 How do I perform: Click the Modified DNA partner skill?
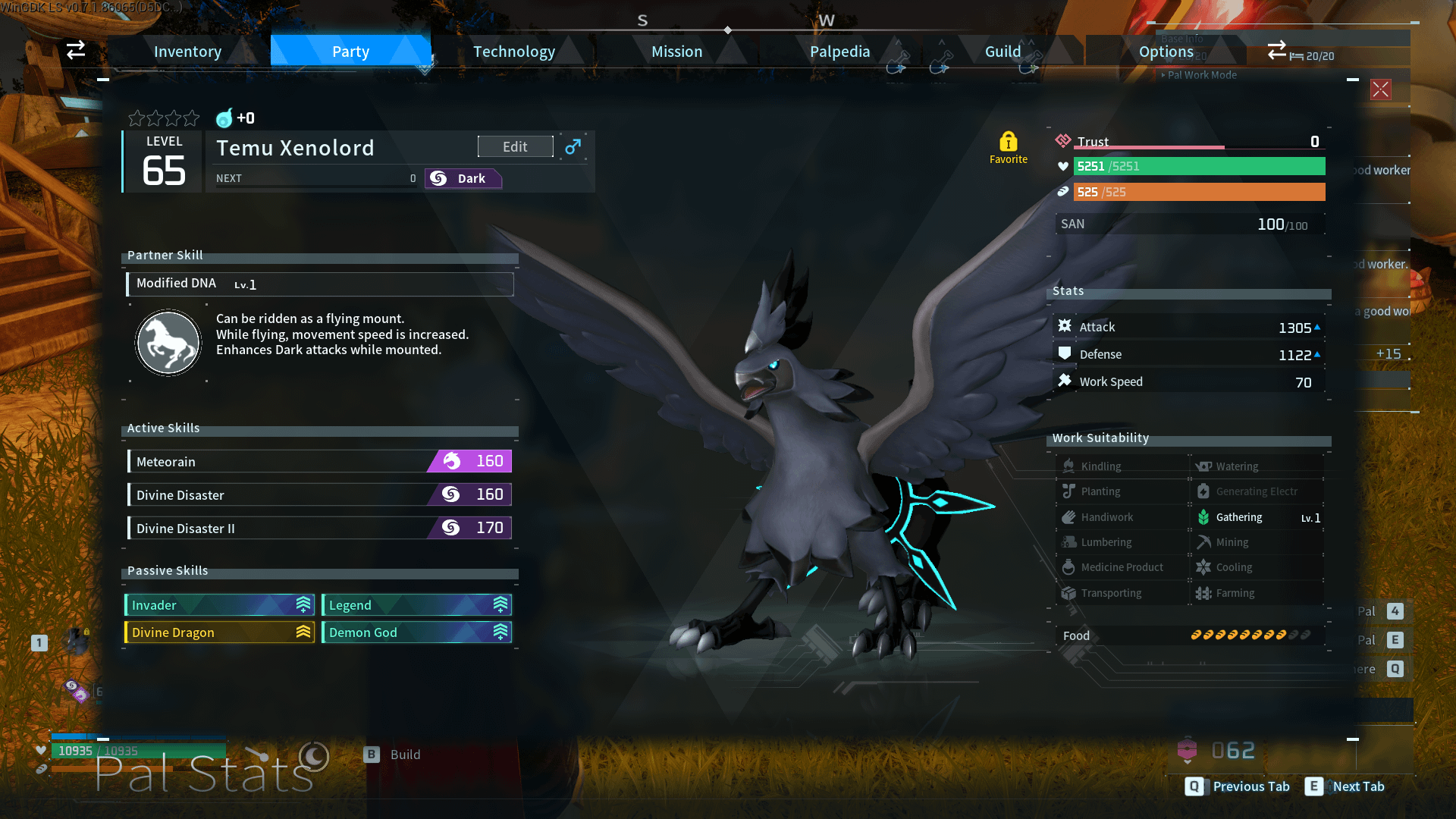click(319, 284)
